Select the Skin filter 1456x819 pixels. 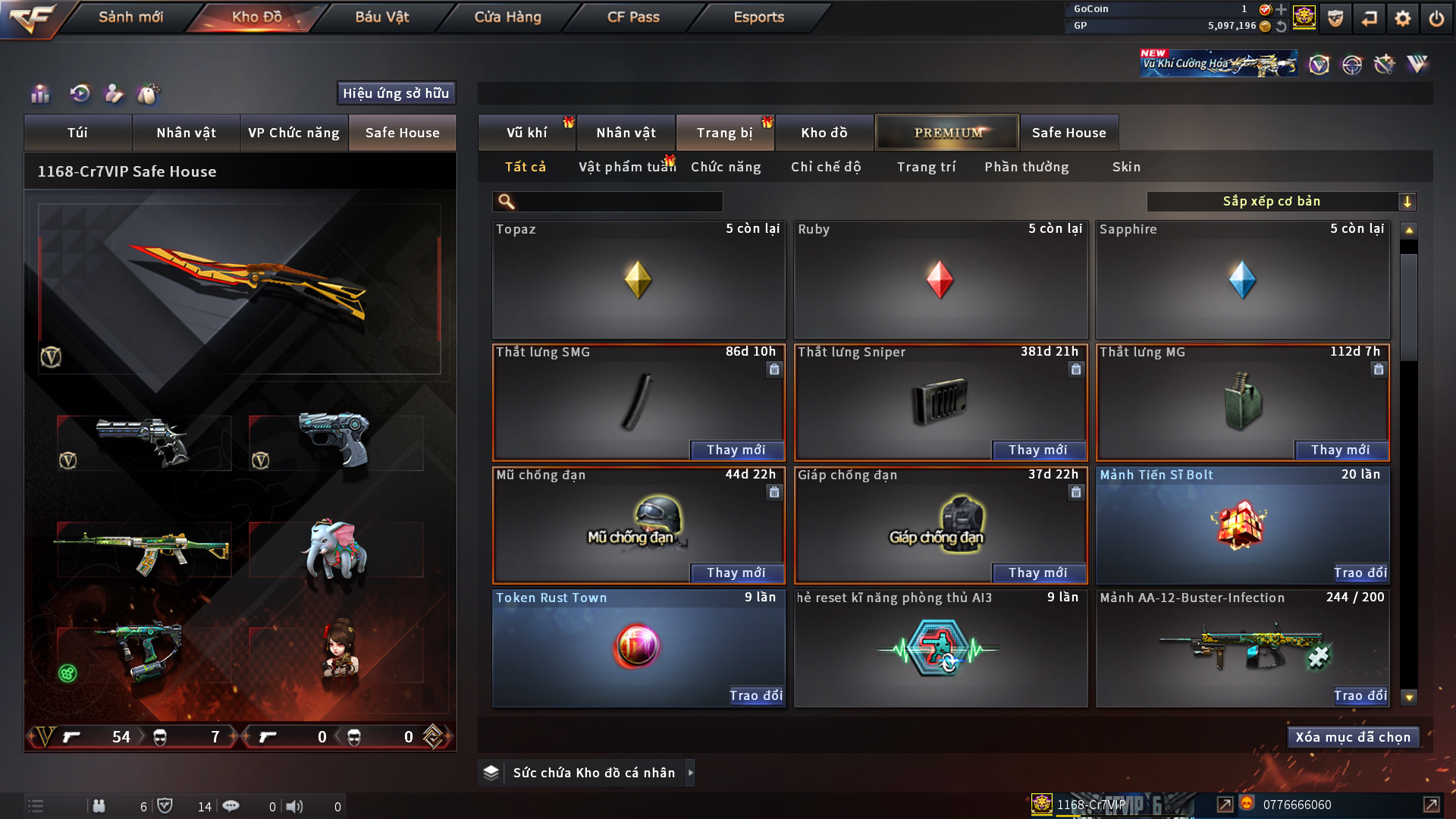1126,167
